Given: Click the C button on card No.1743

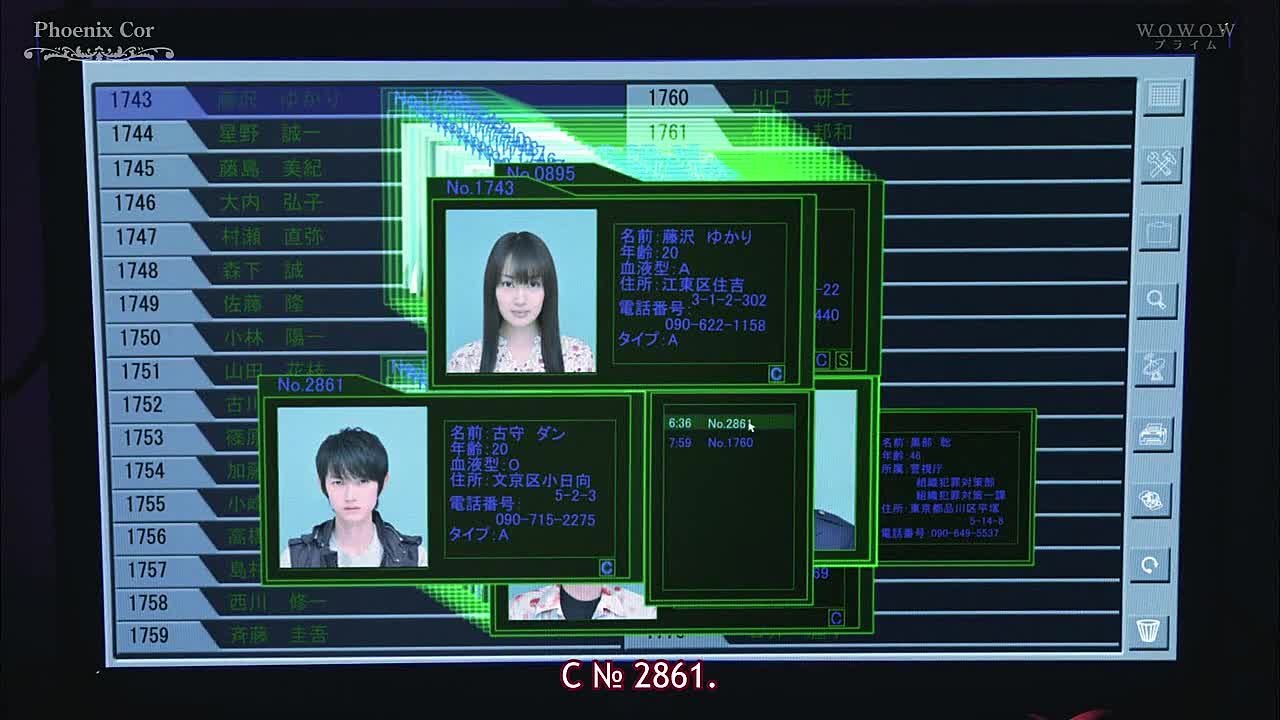Looking at the screenshot, I should pos(776,374).
